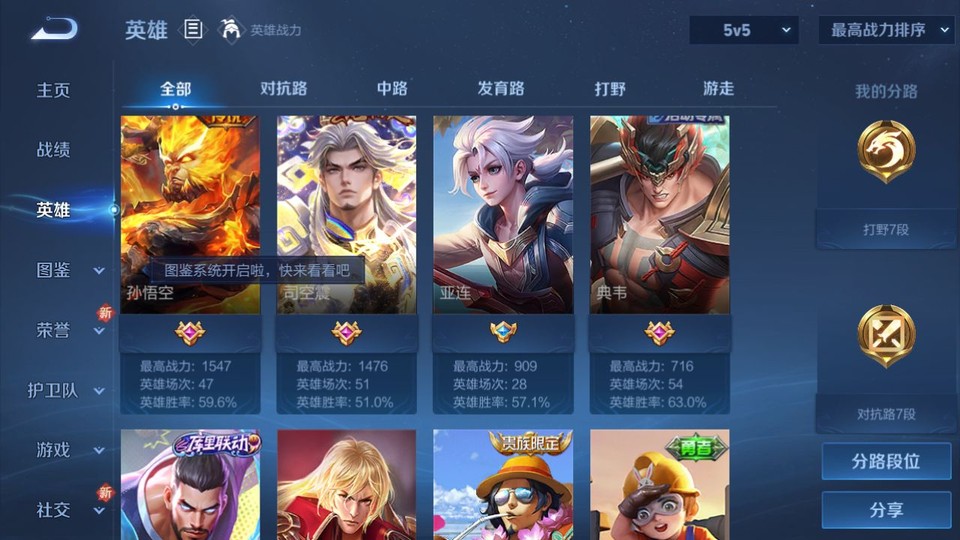
Task: Click the 分路段位 button
Action: [886, 462]
